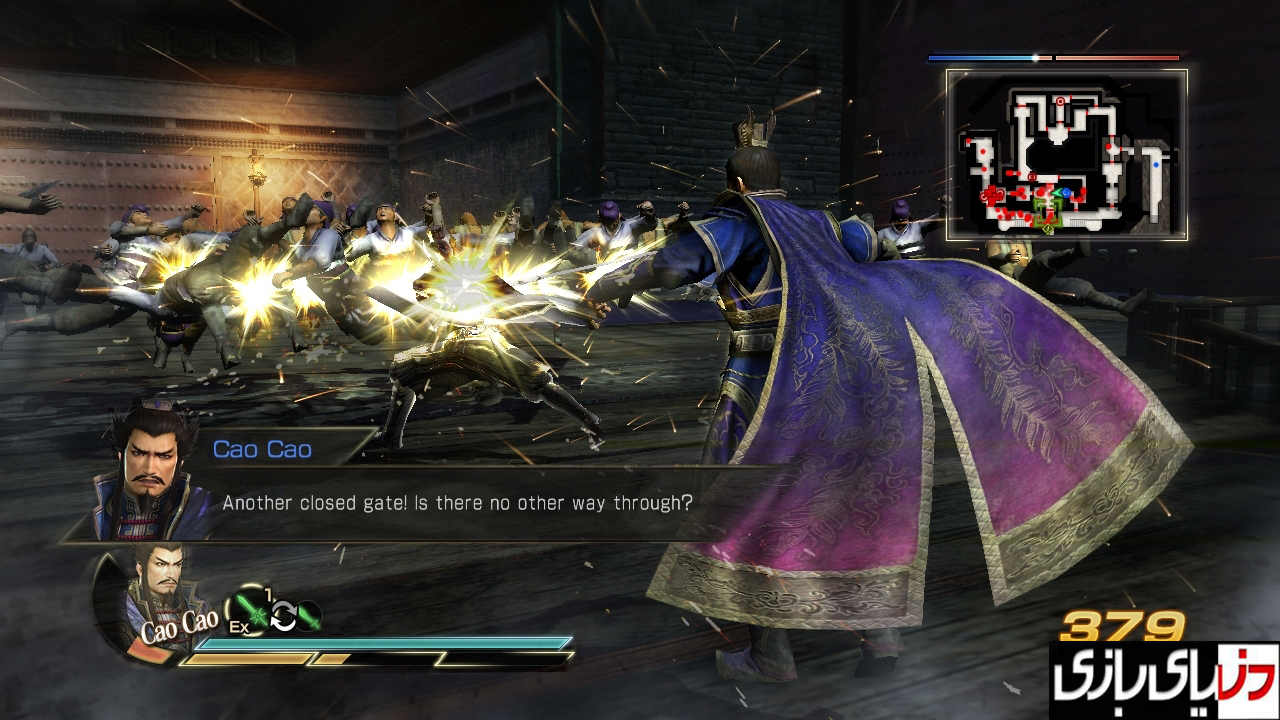
Task: Click the battlefield minimap
Action: 1066,155
